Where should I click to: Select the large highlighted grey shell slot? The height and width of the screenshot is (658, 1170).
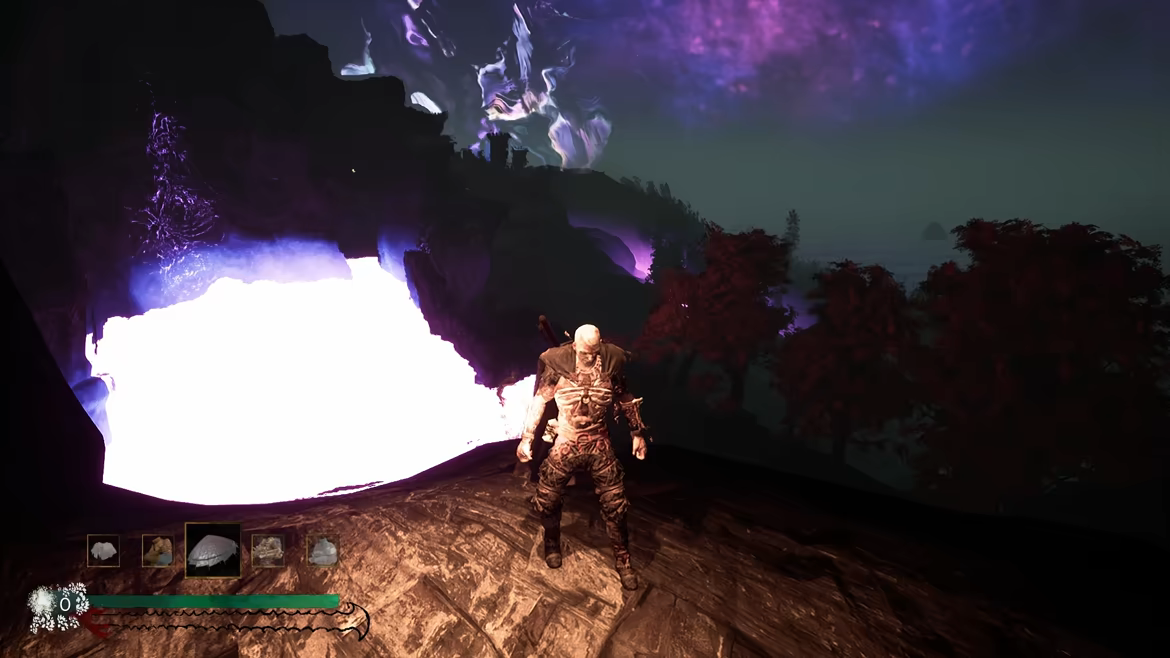213,550
